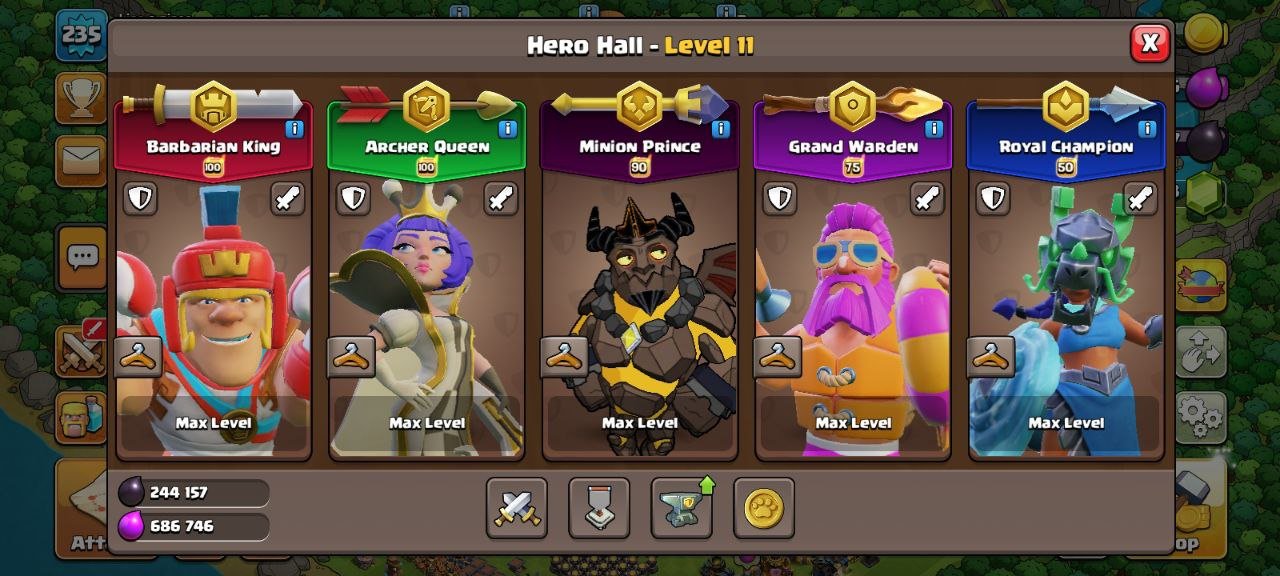Select Royal Champion sword mode
Viewport: 1280px width, 576px height.
pos(1140,198)
